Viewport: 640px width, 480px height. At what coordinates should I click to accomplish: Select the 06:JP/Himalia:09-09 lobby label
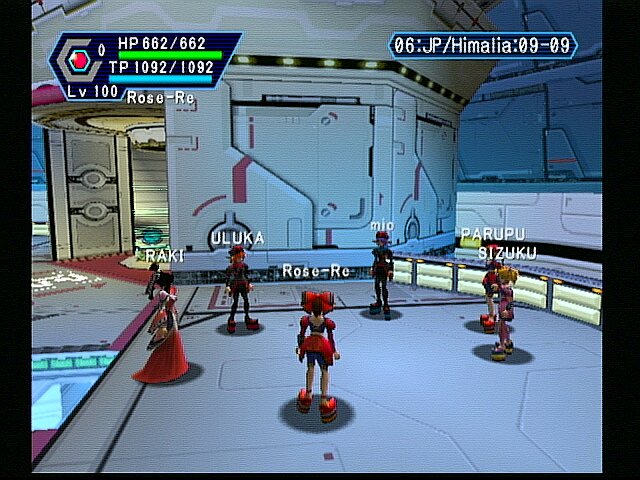pos(484,45)
